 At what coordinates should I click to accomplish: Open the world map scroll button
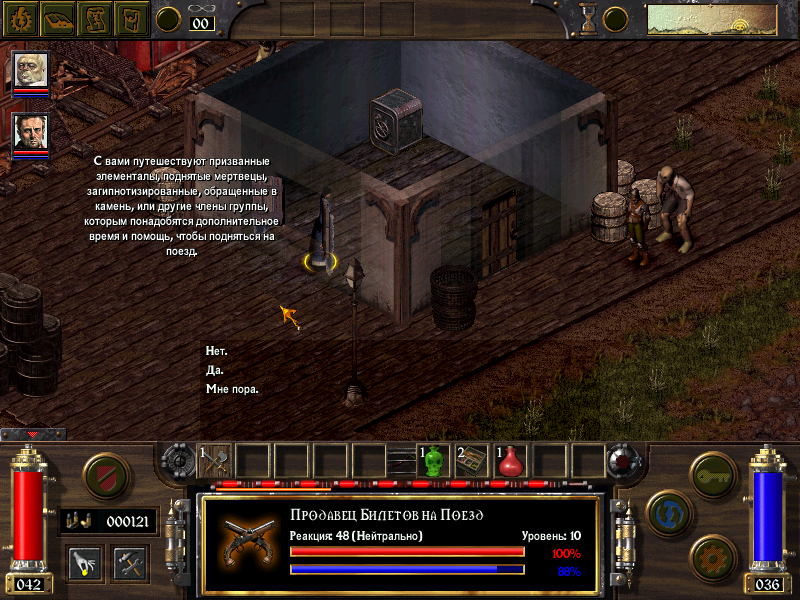(x=95, y=18)
